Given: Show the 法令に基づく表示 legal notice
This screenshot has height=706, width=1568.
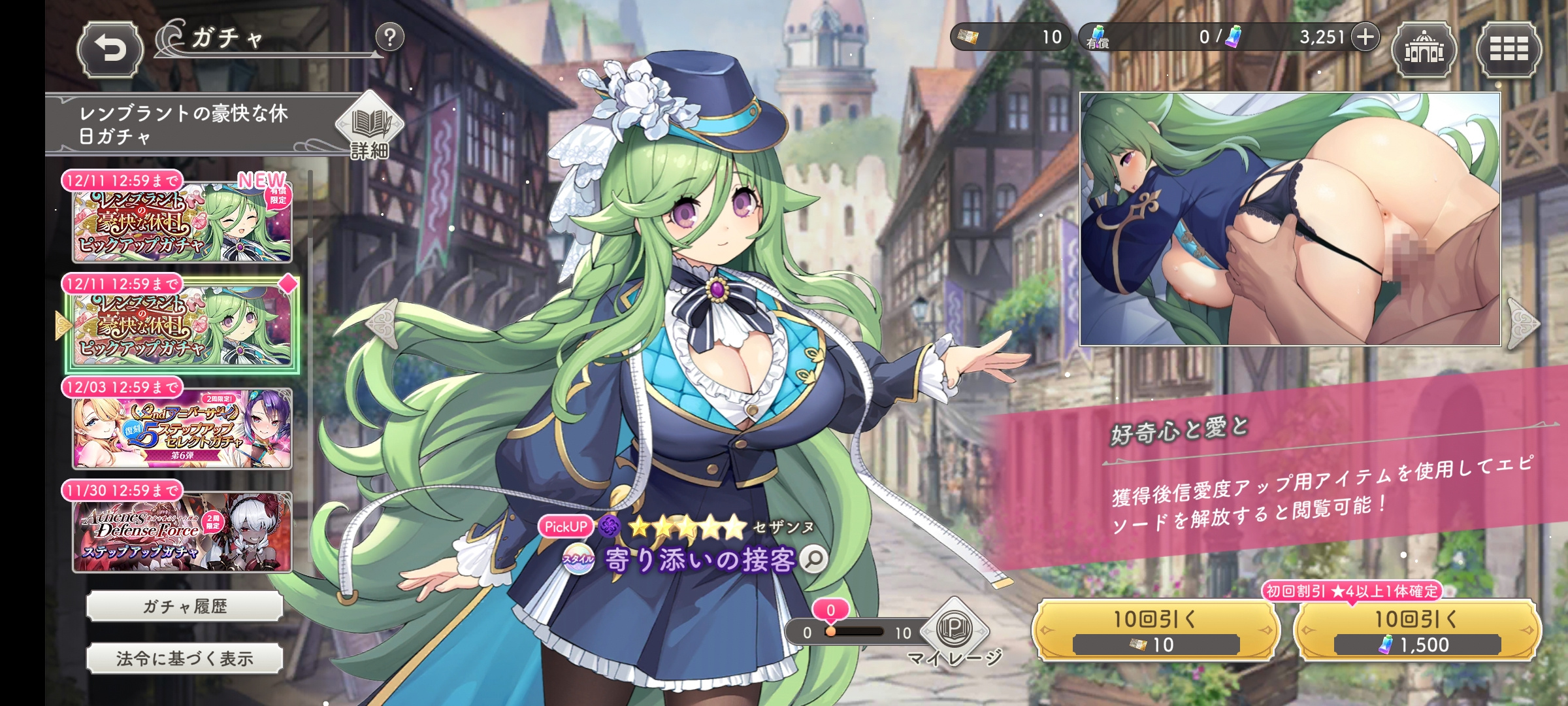Looking at the screenshot, I should [185, 659].
